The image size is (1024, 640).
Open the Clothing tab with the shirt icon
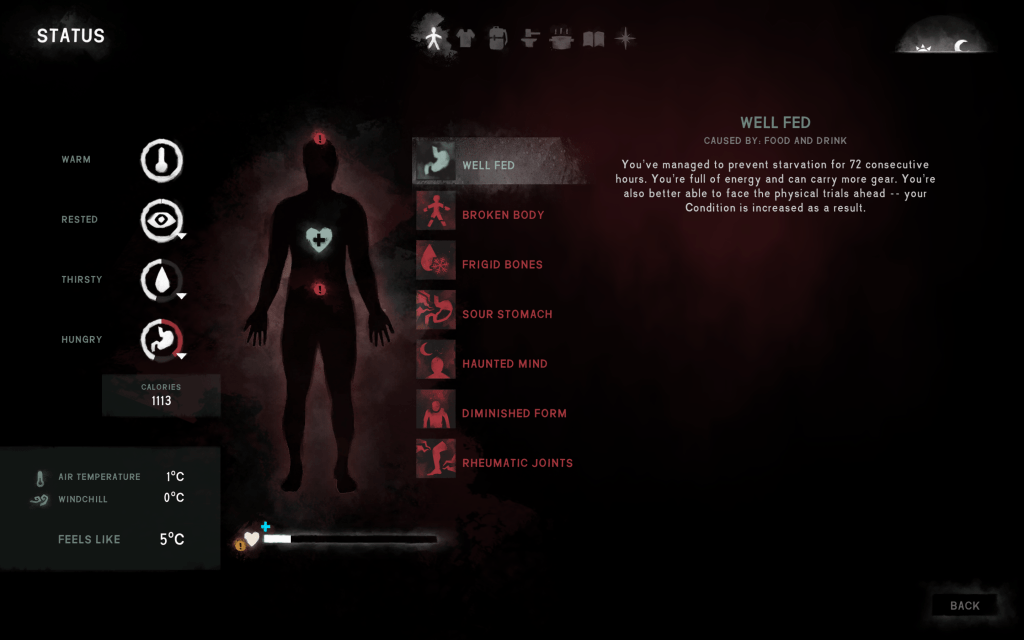point(466,39)
